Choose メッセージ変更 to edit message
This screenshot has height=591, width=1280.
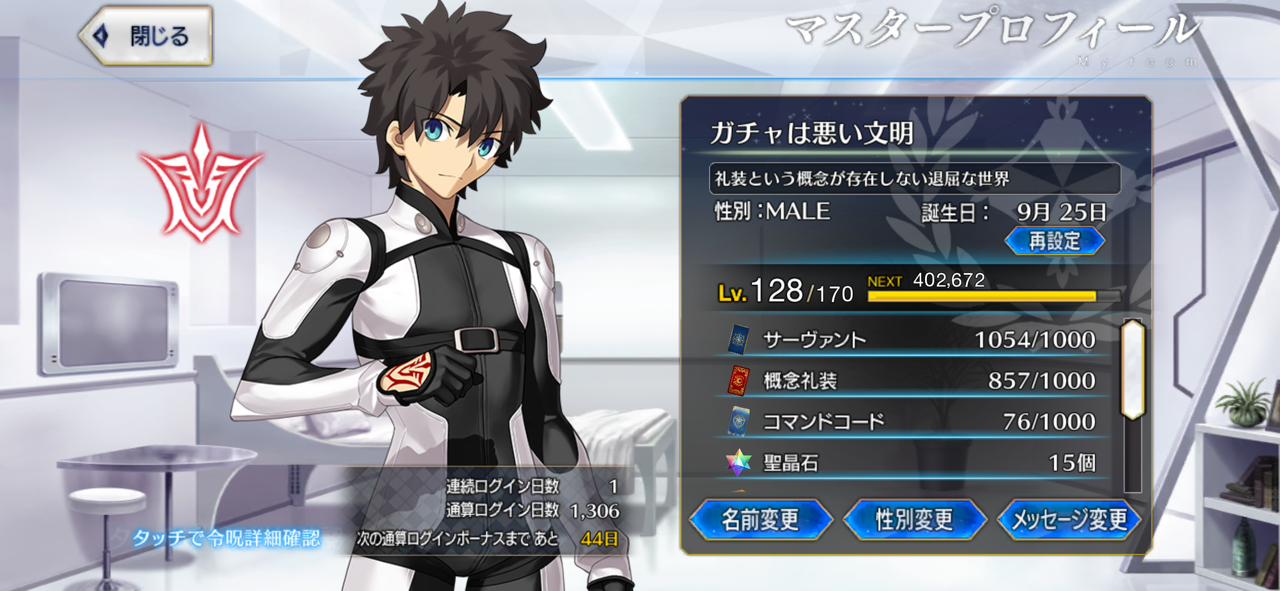click(x=1070, y=520)
